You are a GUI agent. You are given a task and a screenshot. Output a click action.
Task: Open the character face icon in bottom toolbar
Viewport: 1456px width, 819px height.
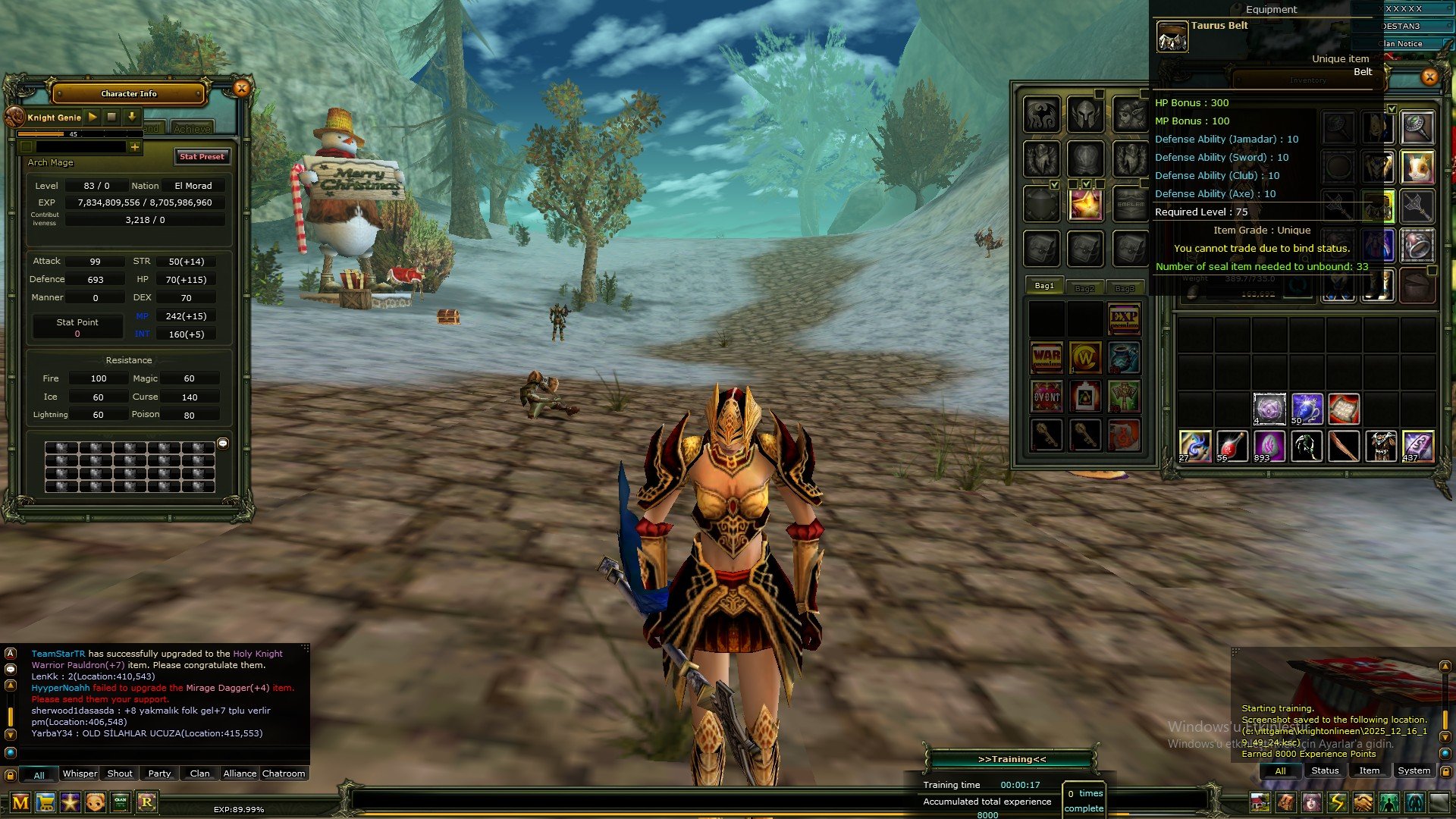click(x=95, y=802)
